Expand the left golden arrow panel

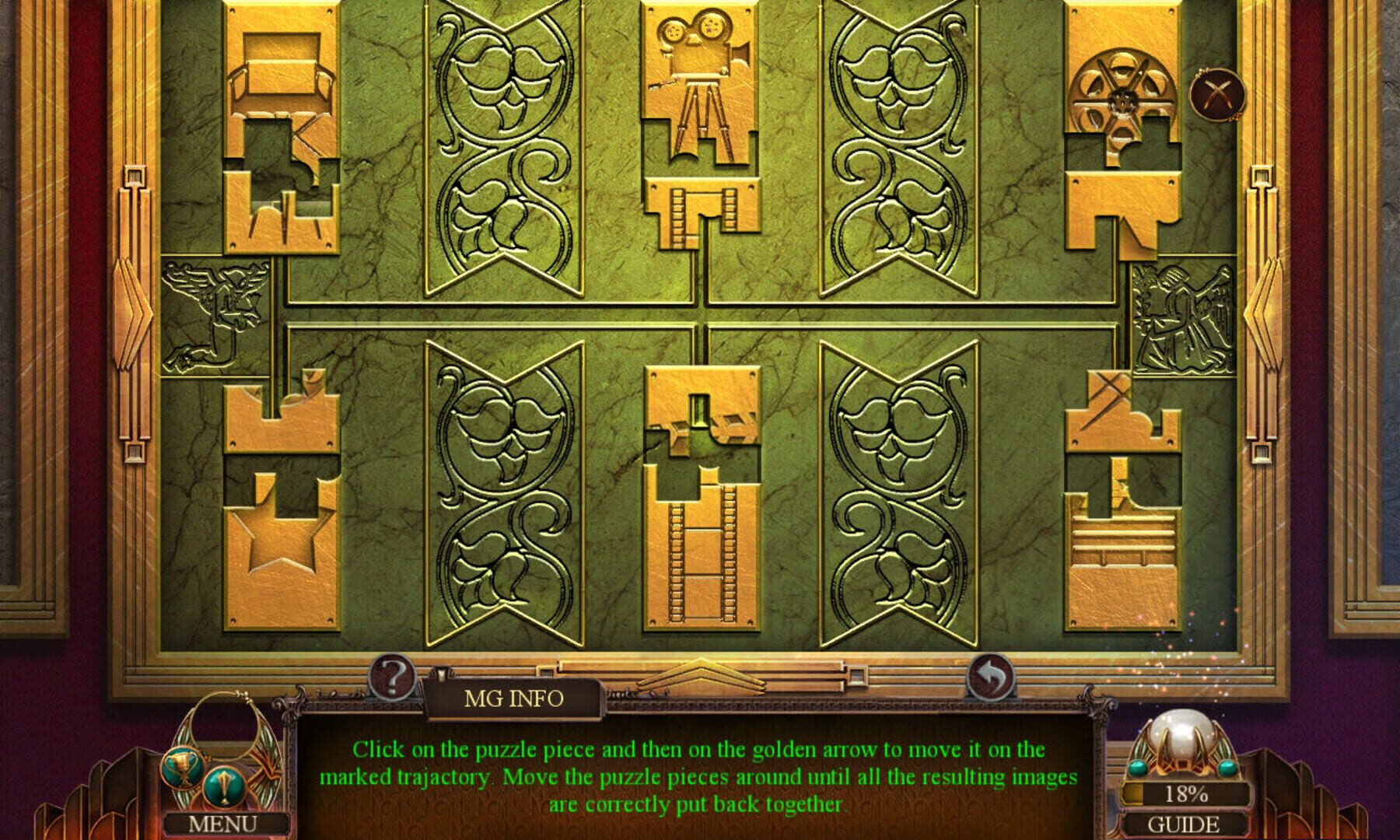[135, 311]
